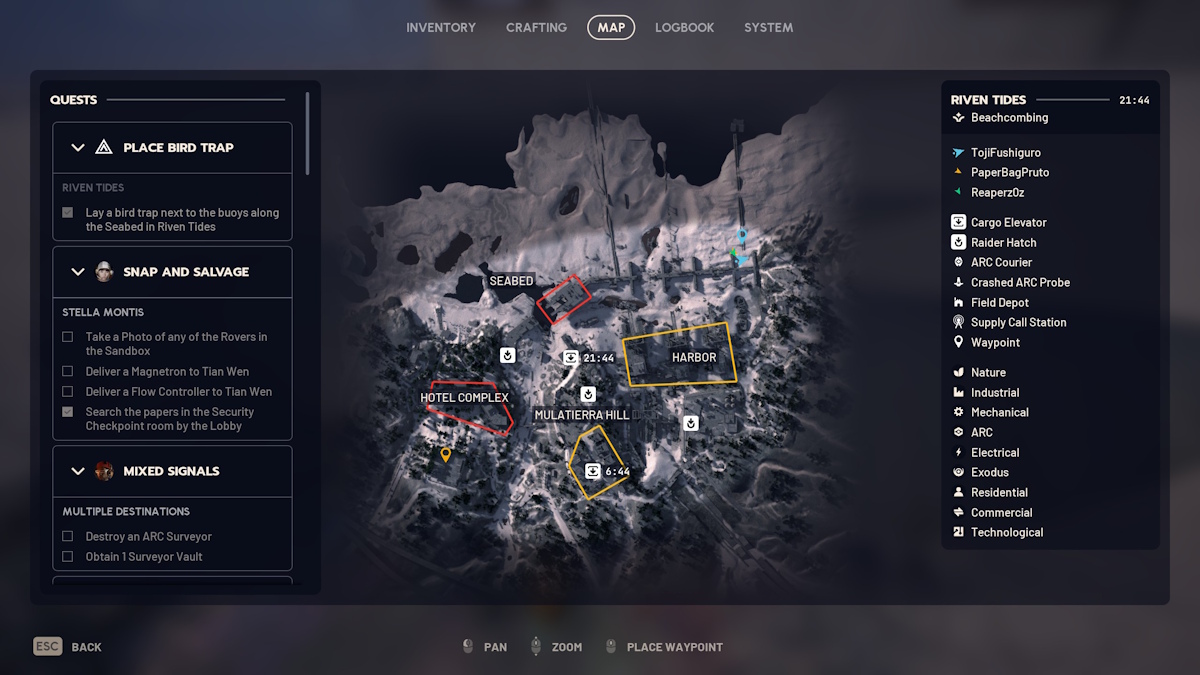Select the Industrial legend entry

995,392
